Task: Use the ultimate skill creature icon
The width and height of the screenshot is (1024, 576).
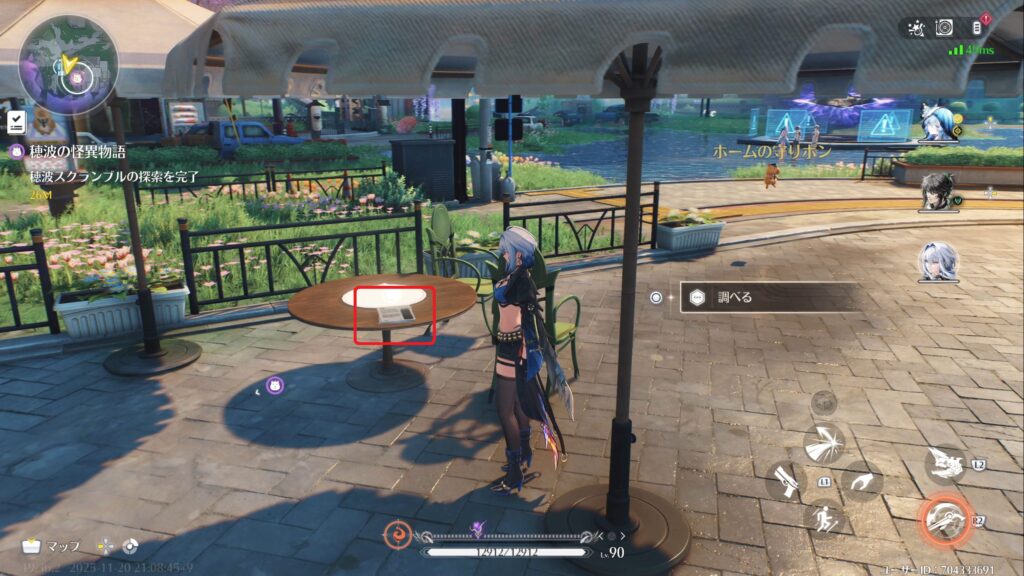Action: pos(944,464)
